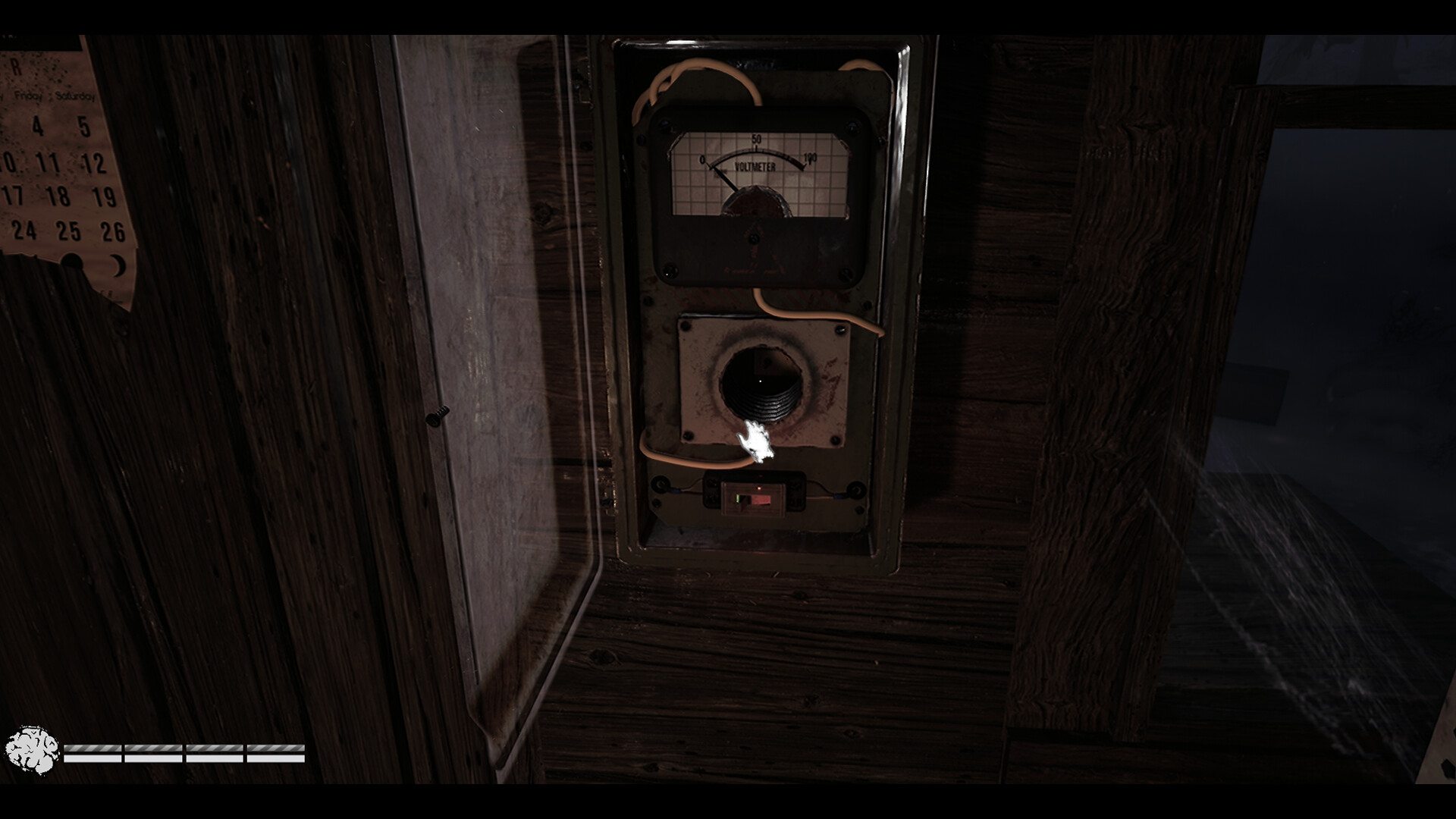Select the Saturday column header
Image resolution: width=1456 pixels, height=819 pixels.
click(x=75, y=96)
